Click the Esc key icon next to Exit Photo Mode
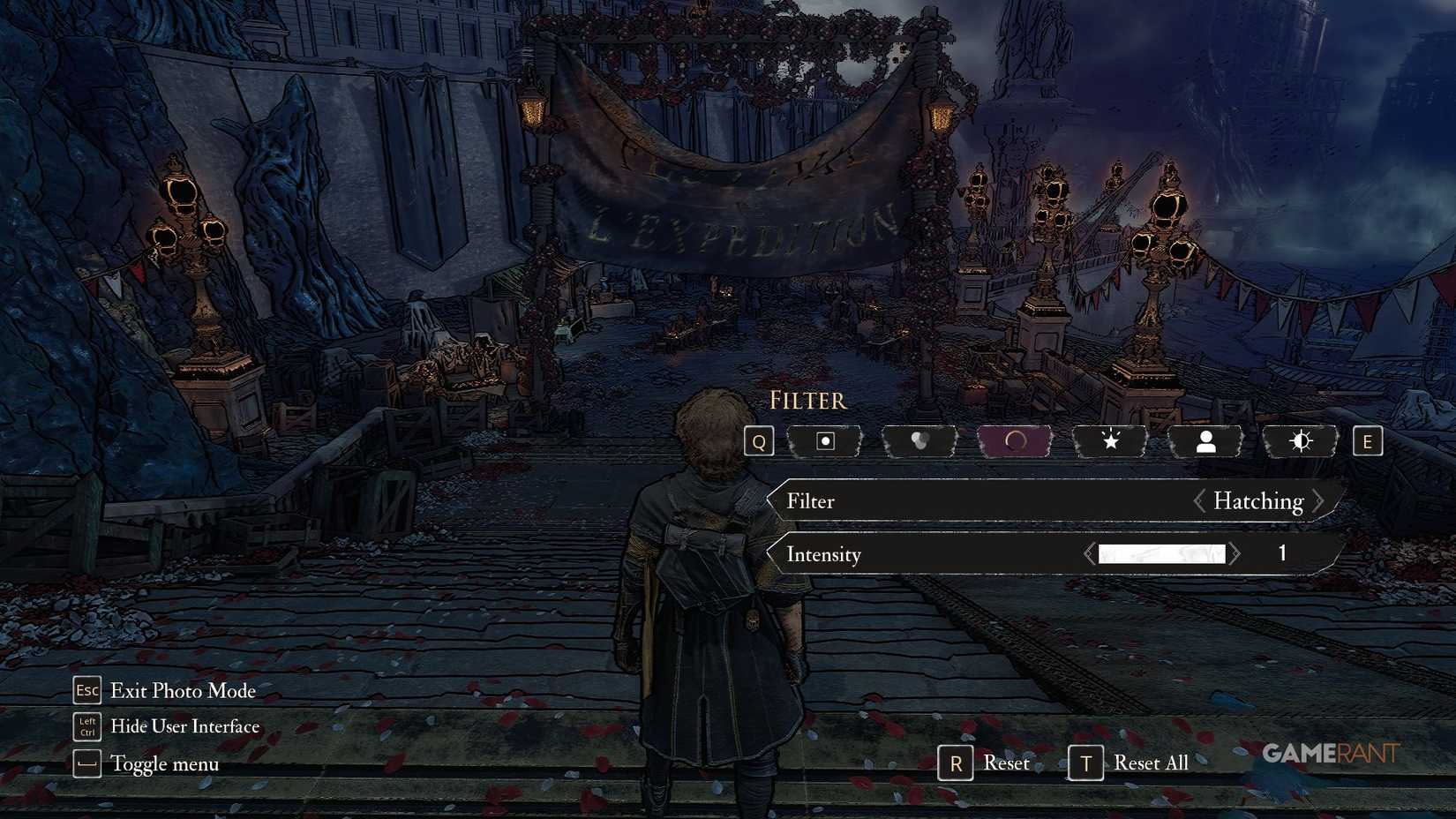 tap(86, 691)
